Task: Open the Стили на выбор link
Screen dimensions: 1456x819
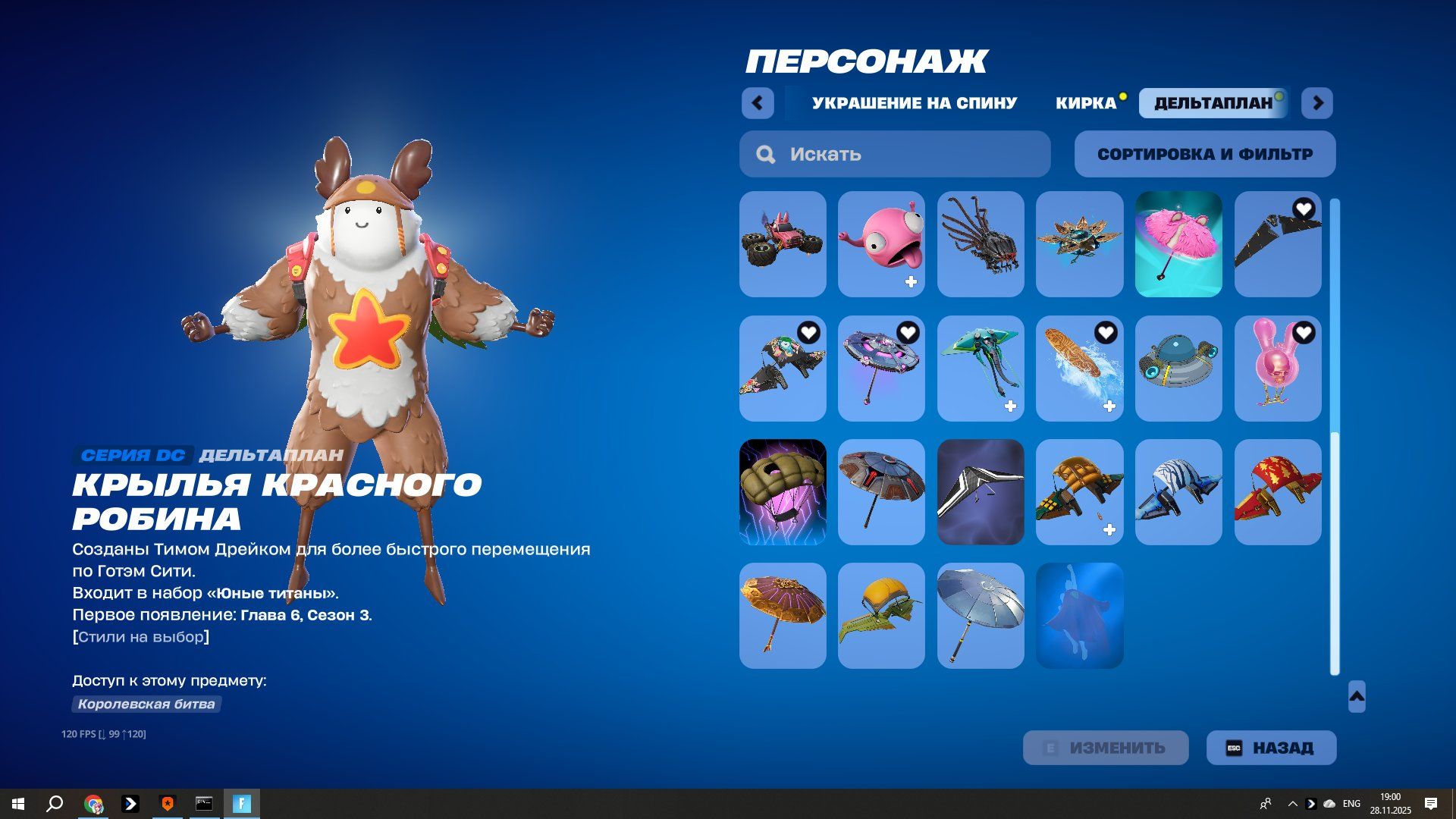Action: (x=141, y=637)
